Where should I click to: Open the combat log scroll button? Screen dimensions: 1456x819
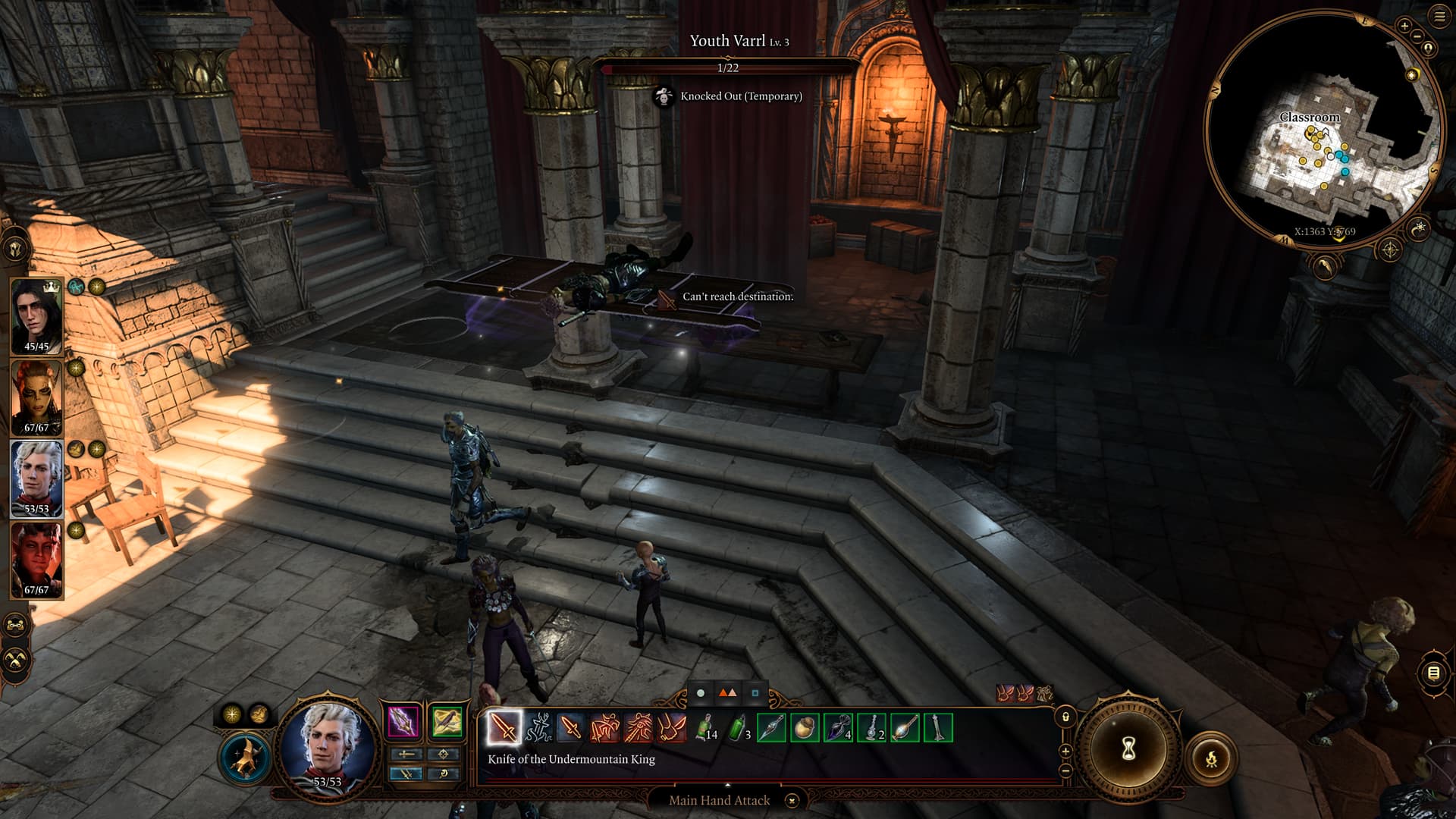(1433, 673)
